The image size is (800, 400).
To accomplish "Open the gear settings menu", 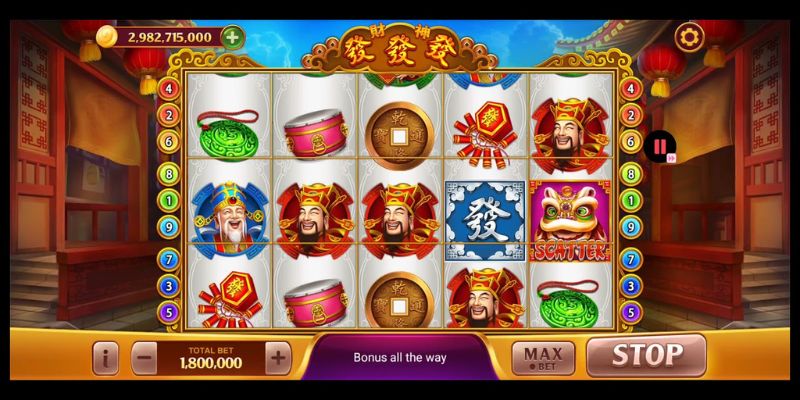I will pyautogui.click(x=688, y=37).
